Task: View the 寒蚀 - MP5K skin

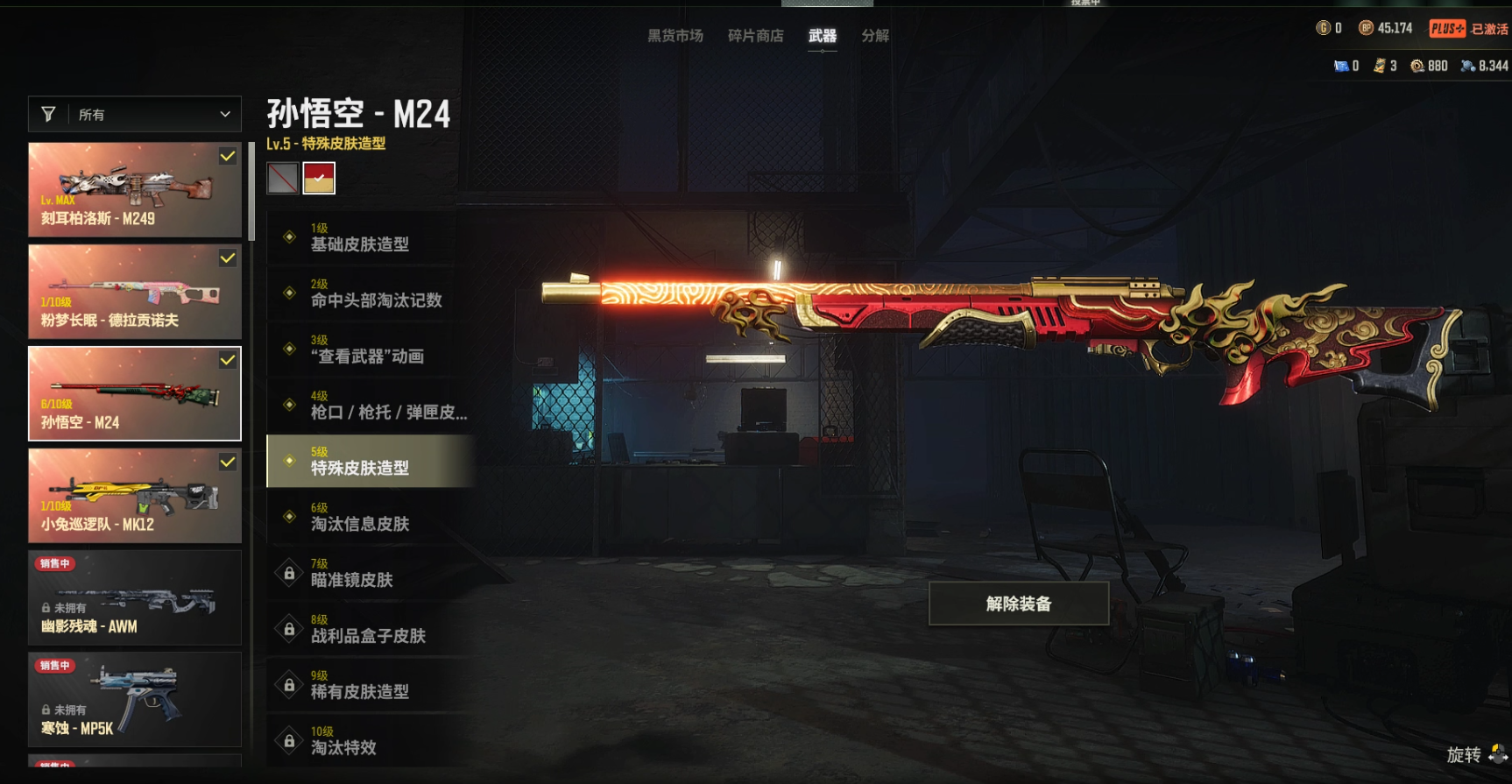Action: click(135, 699)
